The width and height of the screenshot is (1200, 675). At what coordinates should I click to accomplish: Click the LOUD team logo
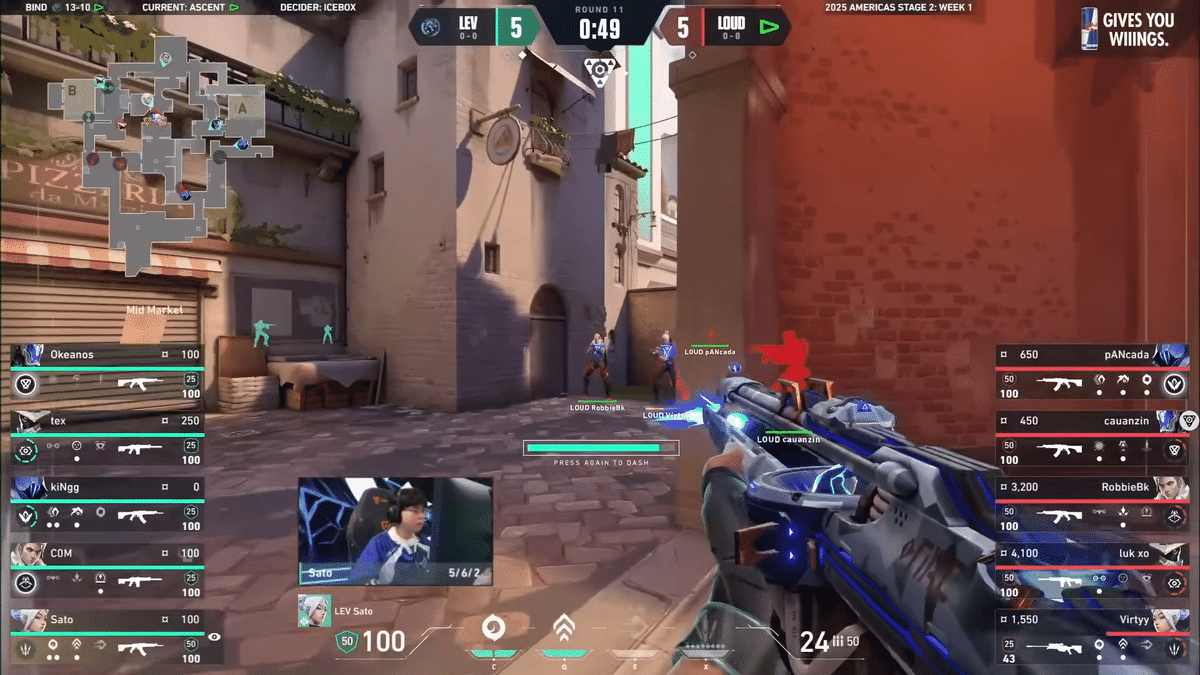pyautogui.click(x=768, y=27)
